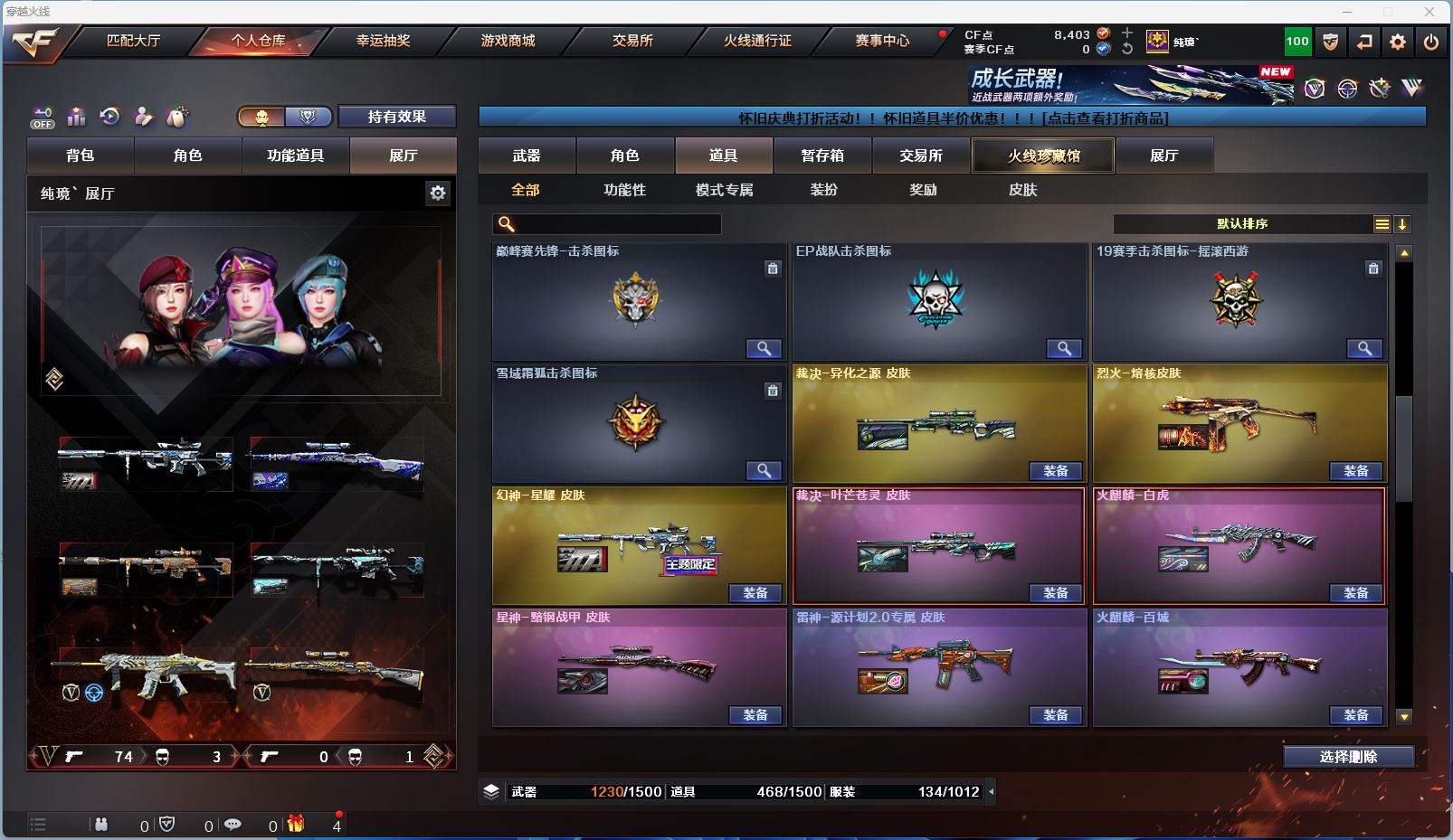Close the game window
Screen dimensions: 1453x840
1429,12
